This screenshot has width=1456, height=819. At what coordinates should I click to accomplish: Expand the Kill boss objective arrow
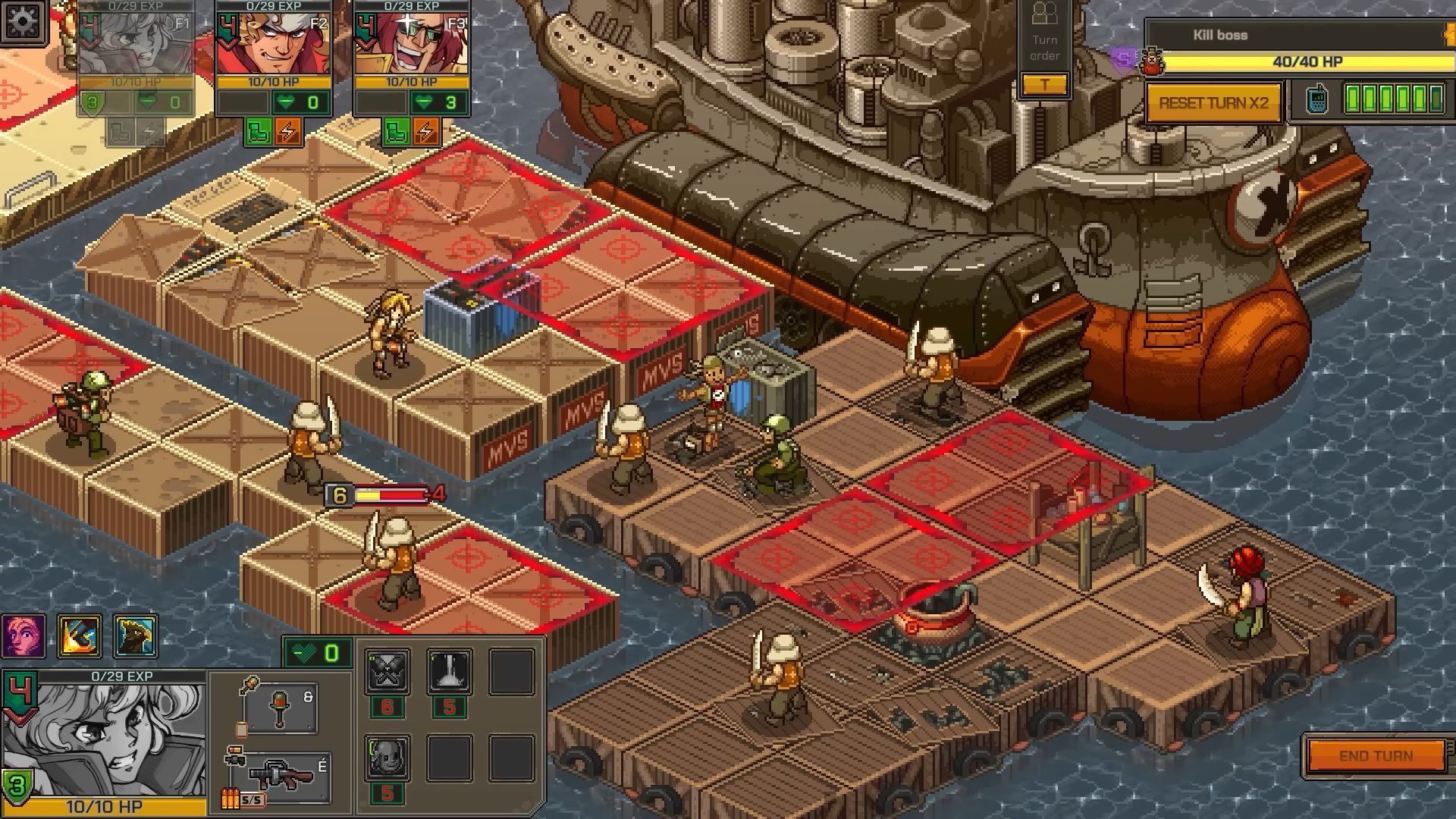pyautogui.click(x=1449, y=35)
